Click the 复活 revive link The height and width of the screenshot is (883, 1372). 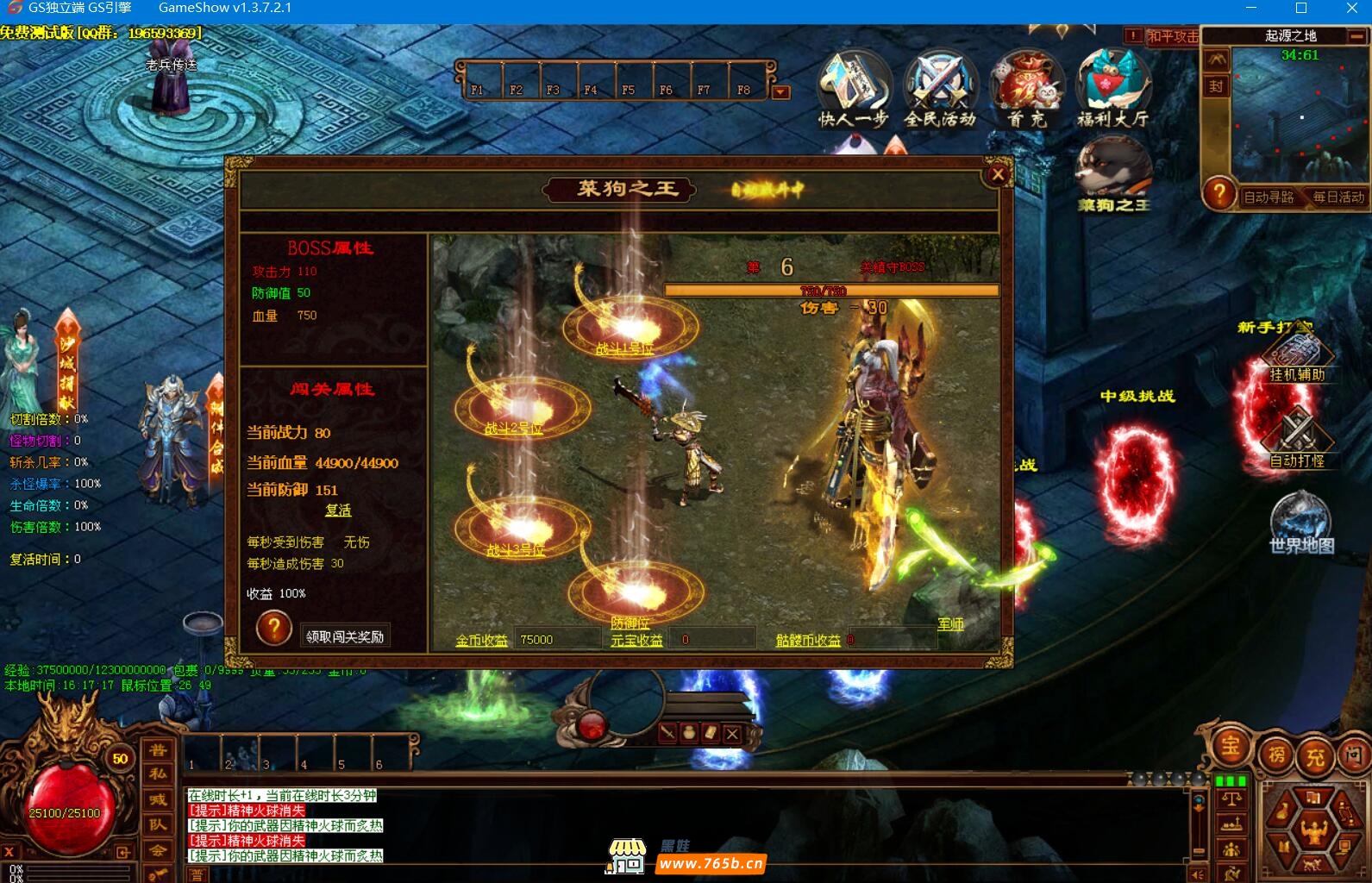click(x=338, y=510)
